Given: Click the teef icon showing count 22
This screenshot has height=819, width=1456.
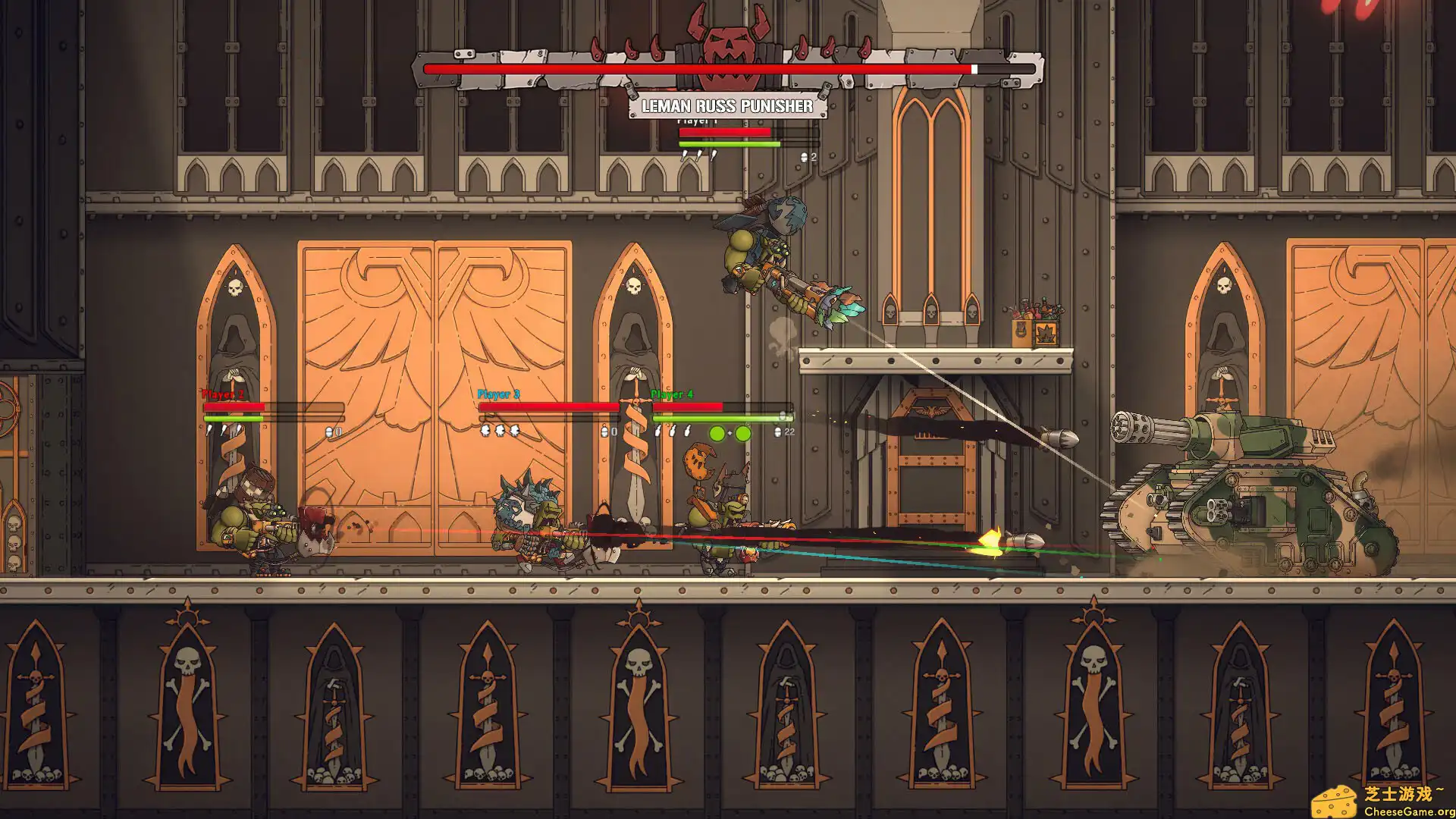Looking at the screenshot, I should pos(778,432).
